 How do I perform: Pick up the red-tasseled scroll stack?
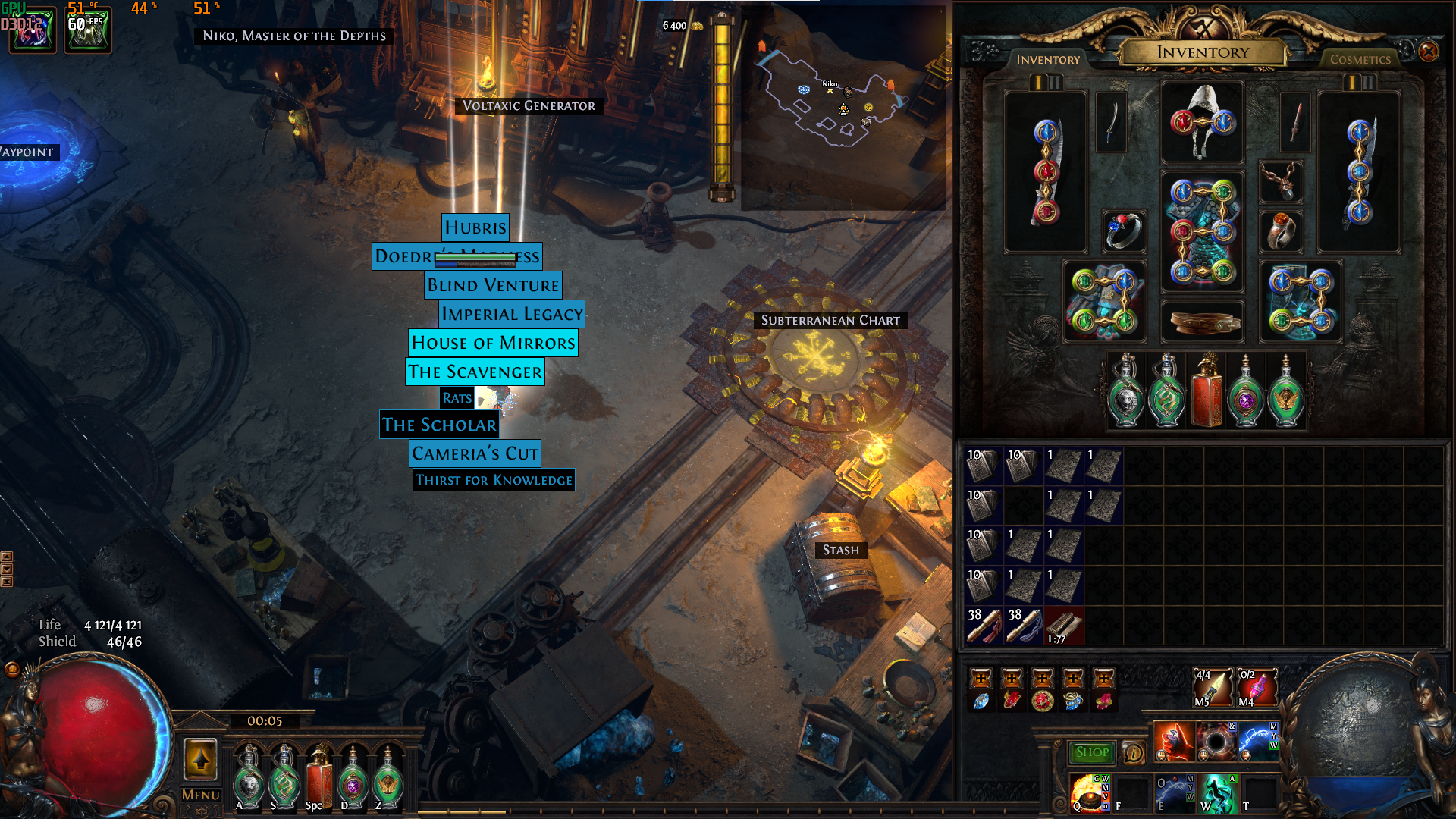tap(984, 626)
